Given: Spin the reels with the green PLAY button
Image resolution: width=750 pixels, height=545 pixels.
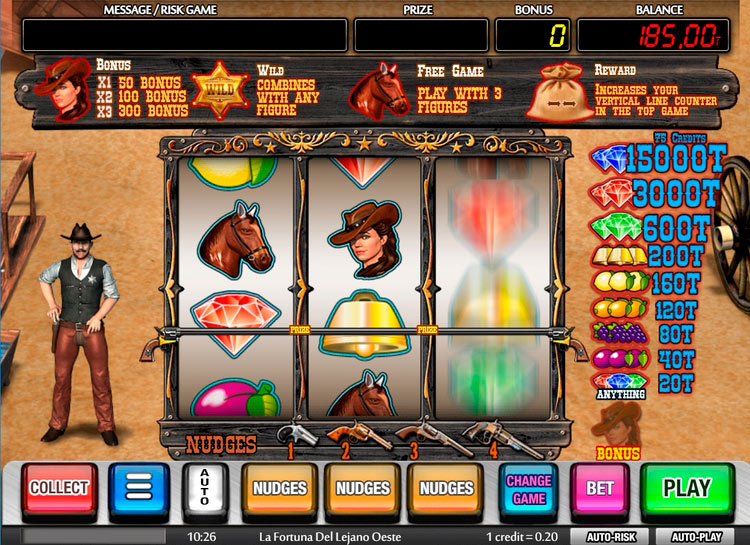Looking at the screenshot, I should point(686,489).
